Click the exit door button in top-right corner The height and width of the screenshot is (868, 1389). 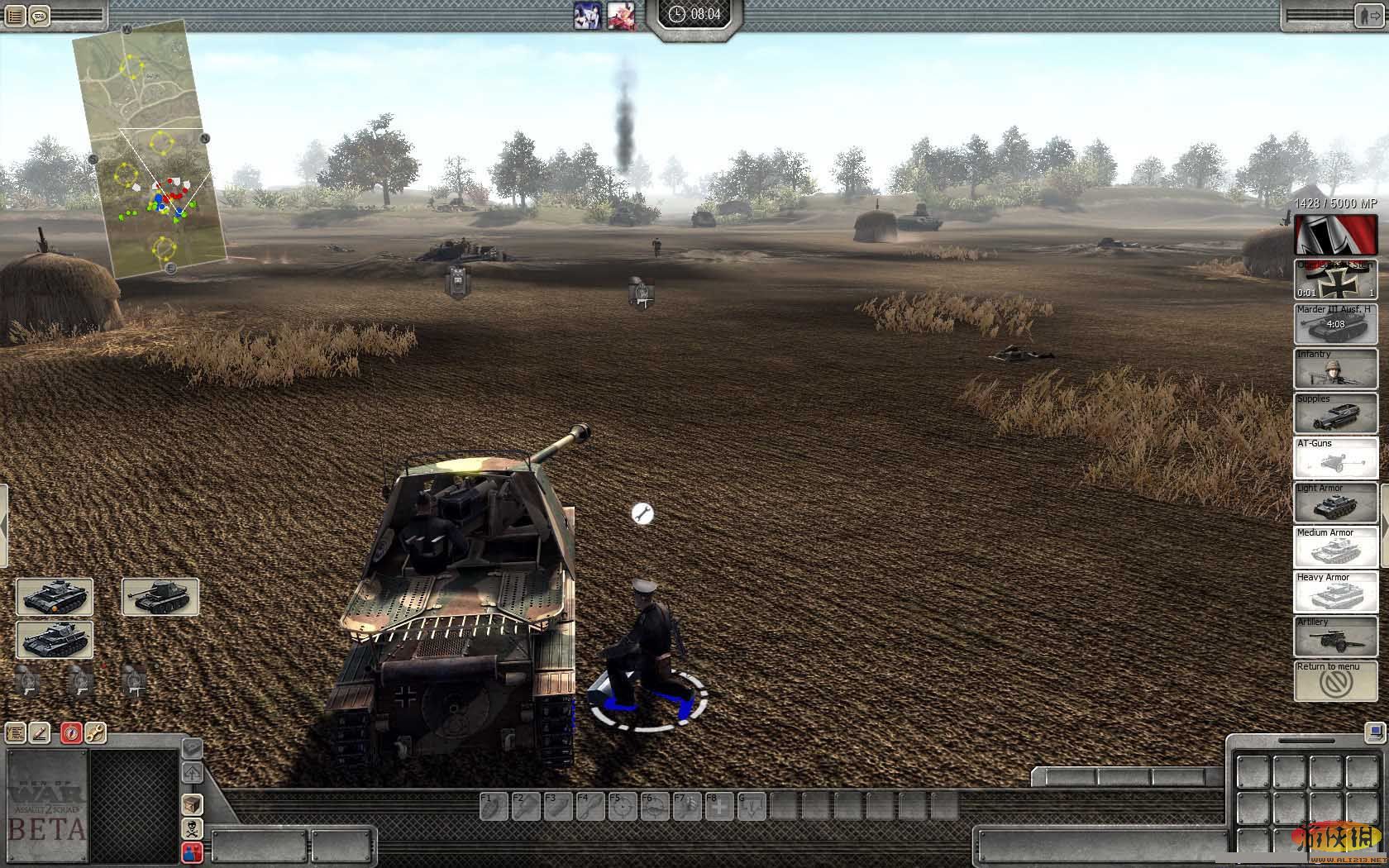click(x=1368, y=16)
